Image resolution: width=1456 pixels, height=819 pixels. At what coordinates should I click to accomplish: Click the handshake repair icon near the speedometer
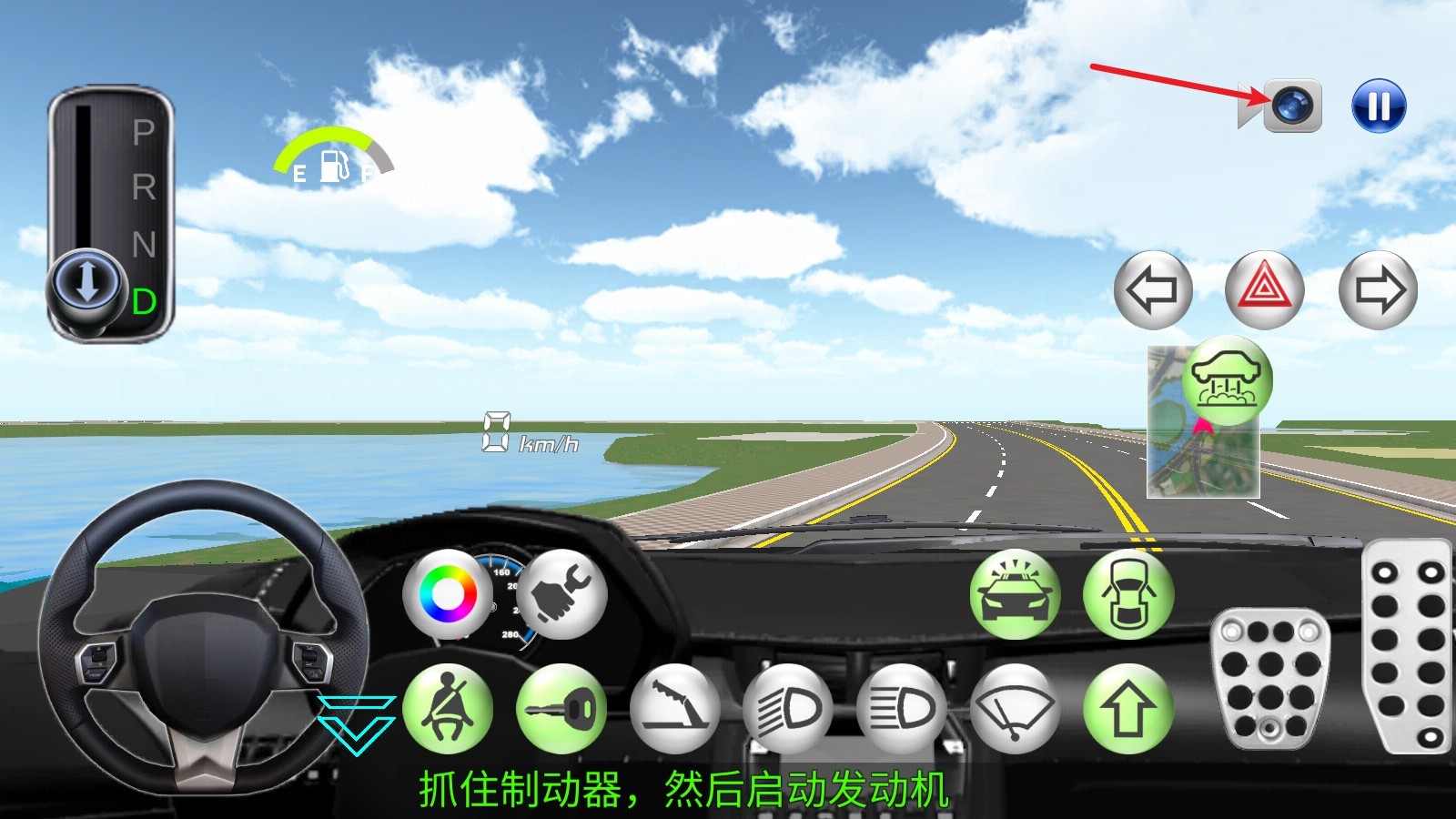tap(561, 593)
